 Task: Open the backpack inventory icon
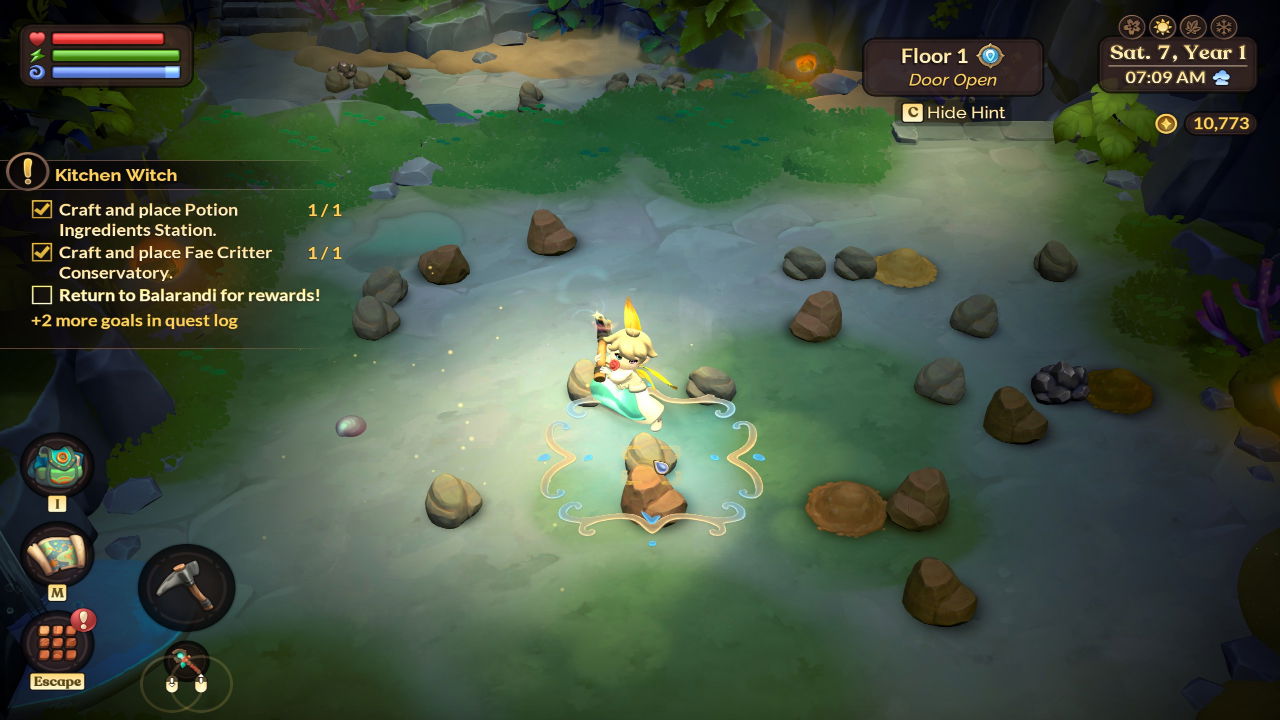(57, 464)
